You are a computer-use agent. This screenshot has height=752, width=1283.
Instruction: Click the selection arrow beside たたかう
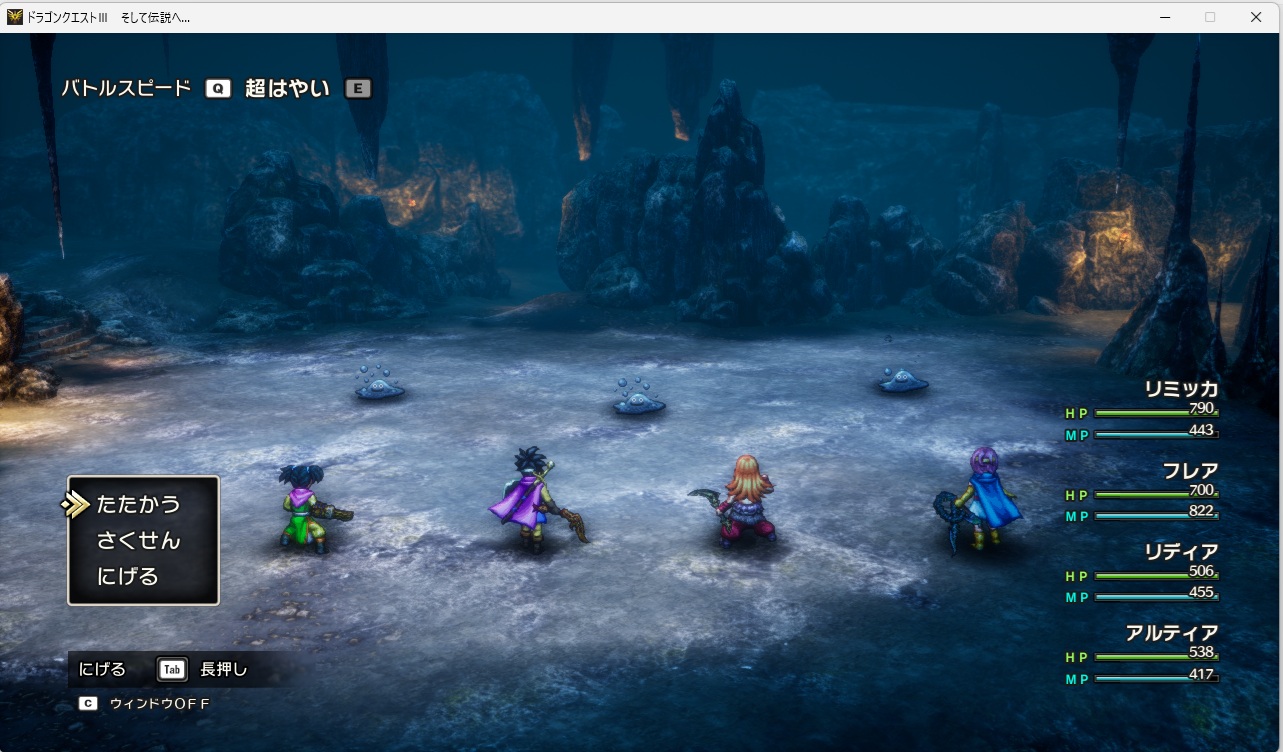(x=77, y=504)
